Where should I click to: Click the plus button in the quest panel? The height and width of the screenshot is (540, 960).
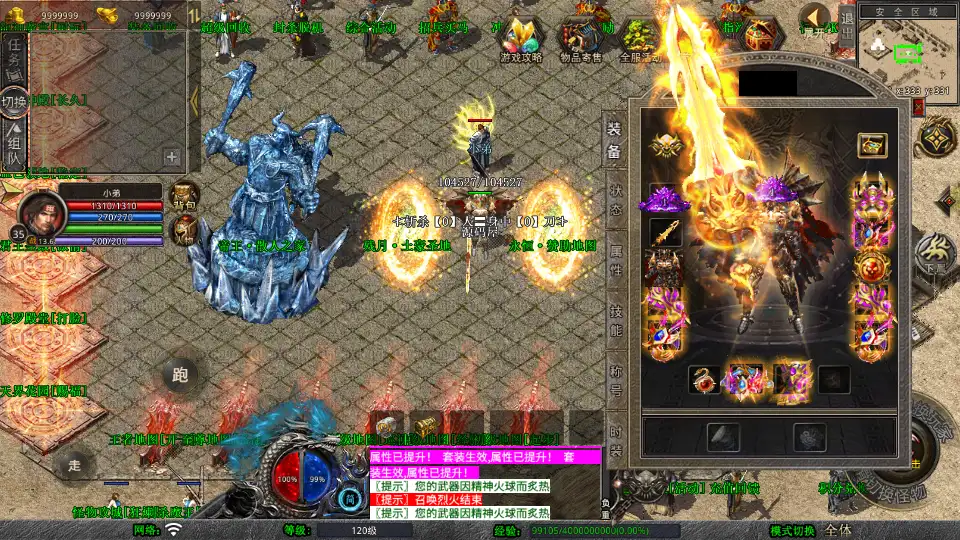coord(172,156)
